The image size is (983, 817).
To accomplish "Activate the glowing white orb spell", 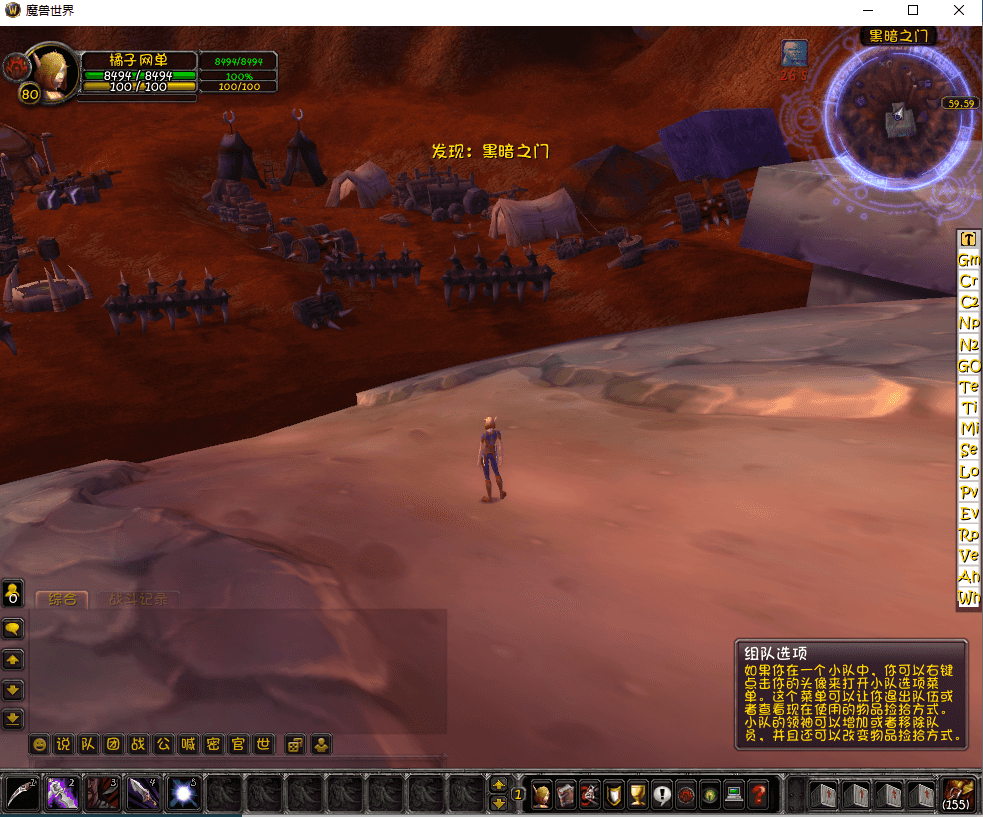I will click(x=183, y=793).
